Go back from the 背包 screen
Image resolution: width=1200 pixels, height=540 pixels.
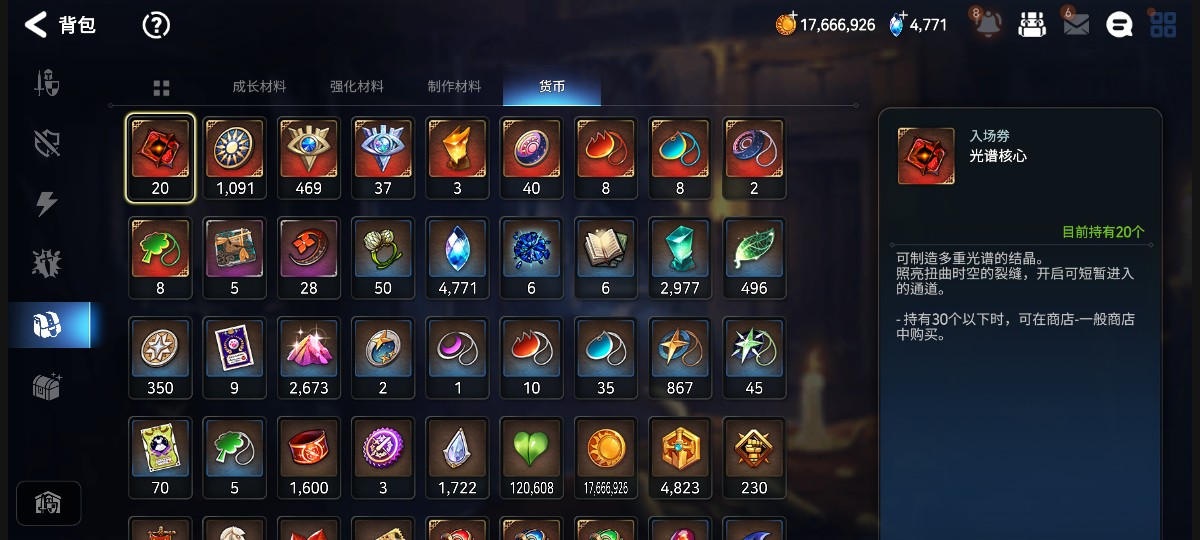36,25
